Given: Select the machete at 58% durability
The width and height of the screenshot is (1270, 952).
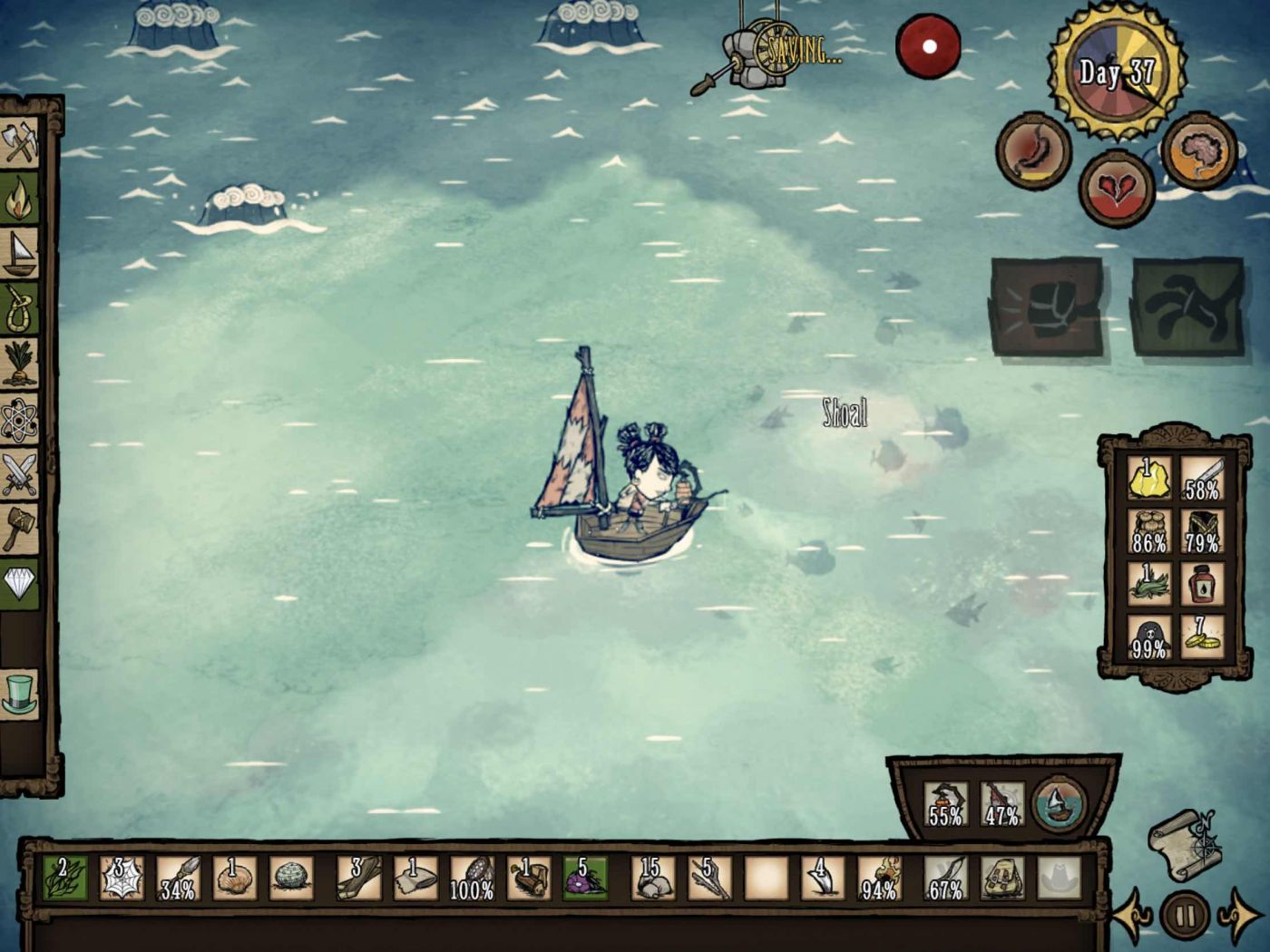Looking at the screenshot, I should (1203, 478).
